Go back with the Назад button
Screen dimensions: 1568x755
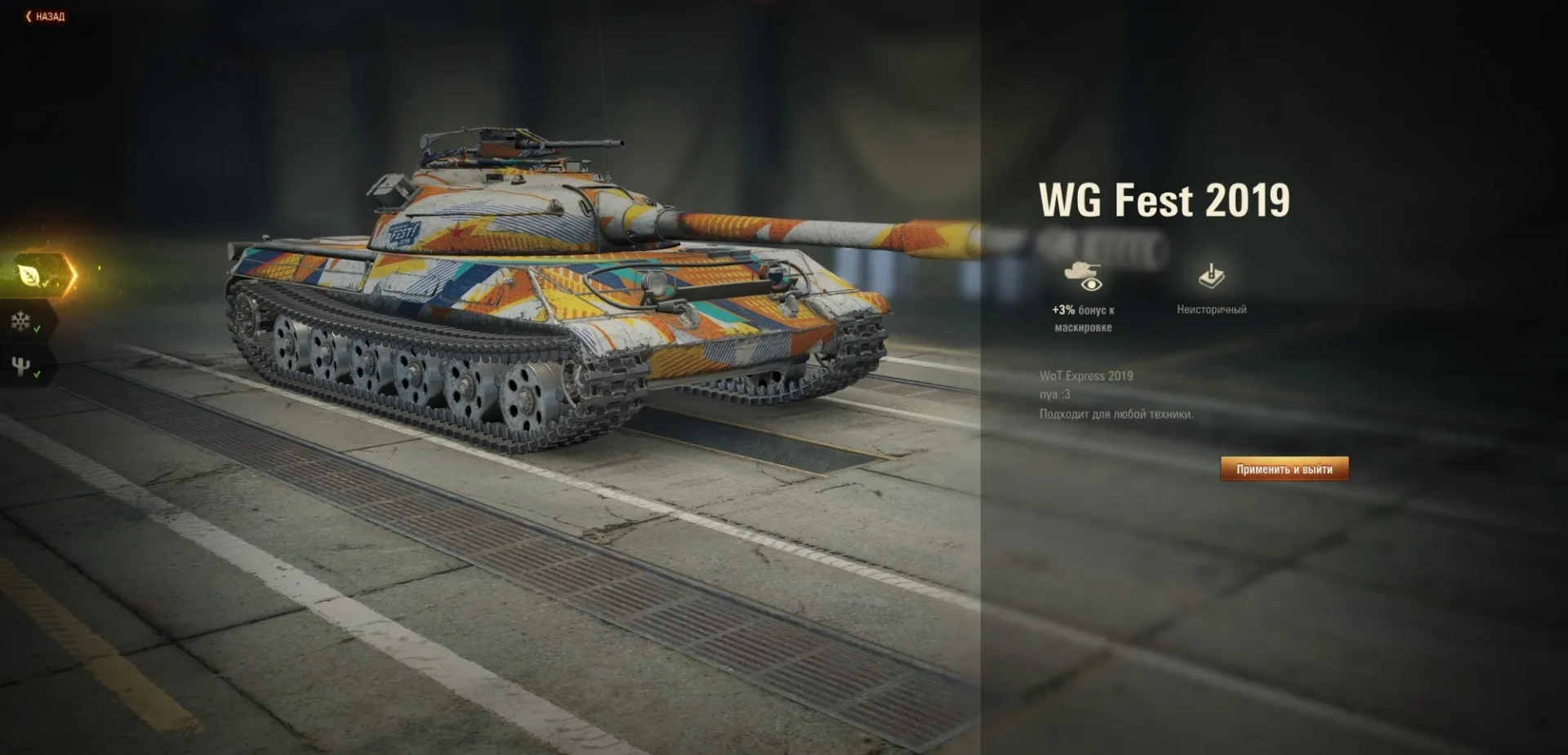coord(45,16)
